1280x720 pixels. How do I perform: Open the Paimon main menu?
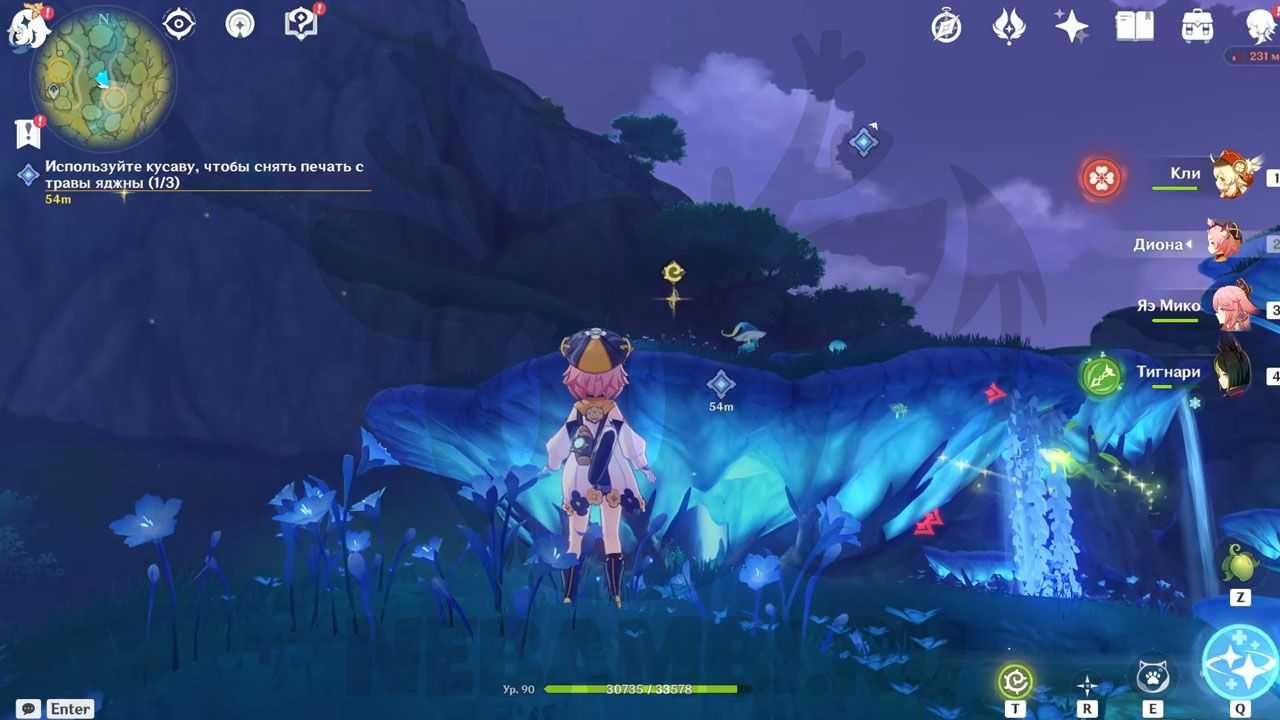tap(27, 26)
